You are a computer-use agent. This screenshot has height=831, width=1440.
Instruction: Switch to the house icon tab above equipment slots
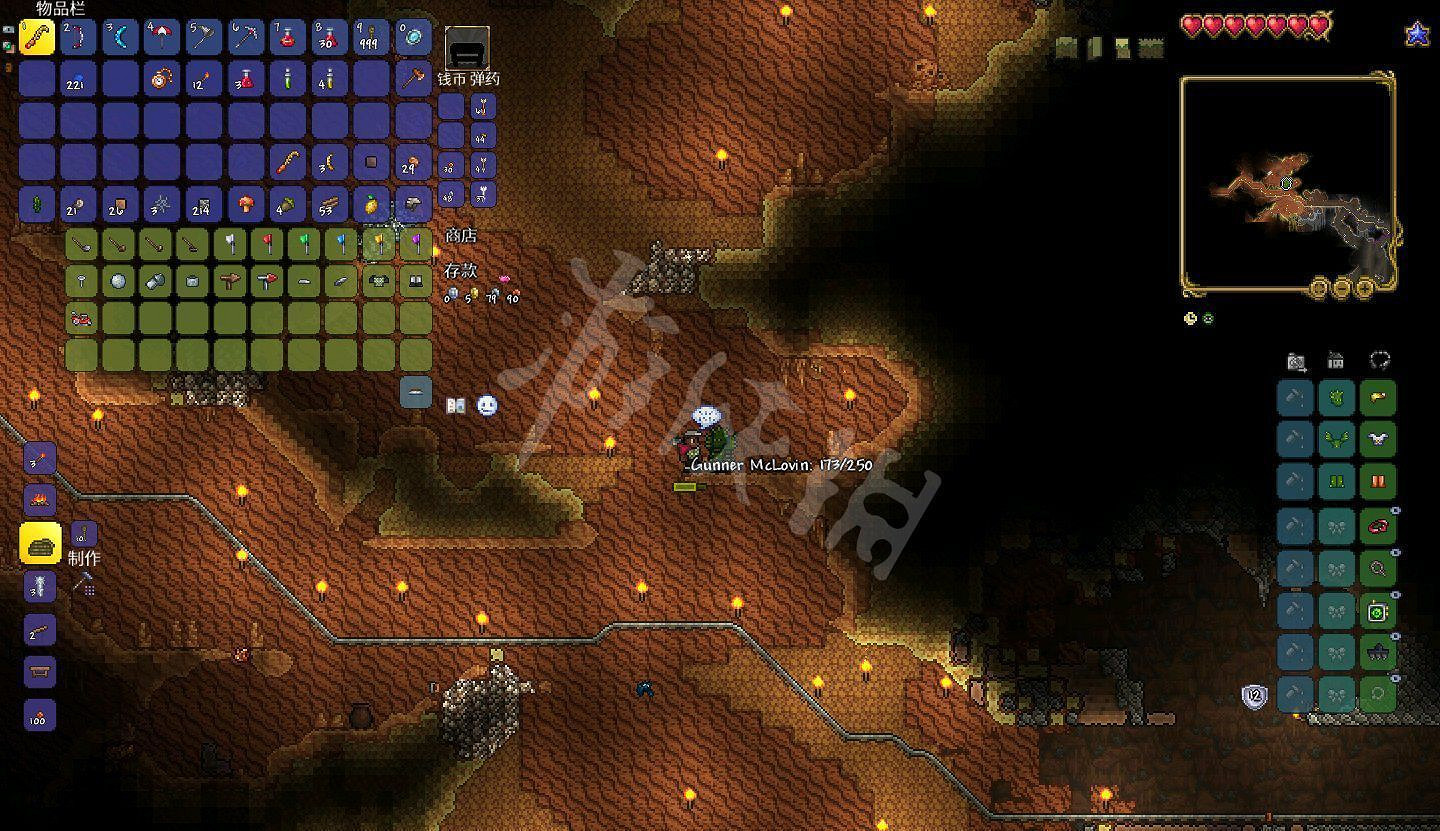point(1337,362)
